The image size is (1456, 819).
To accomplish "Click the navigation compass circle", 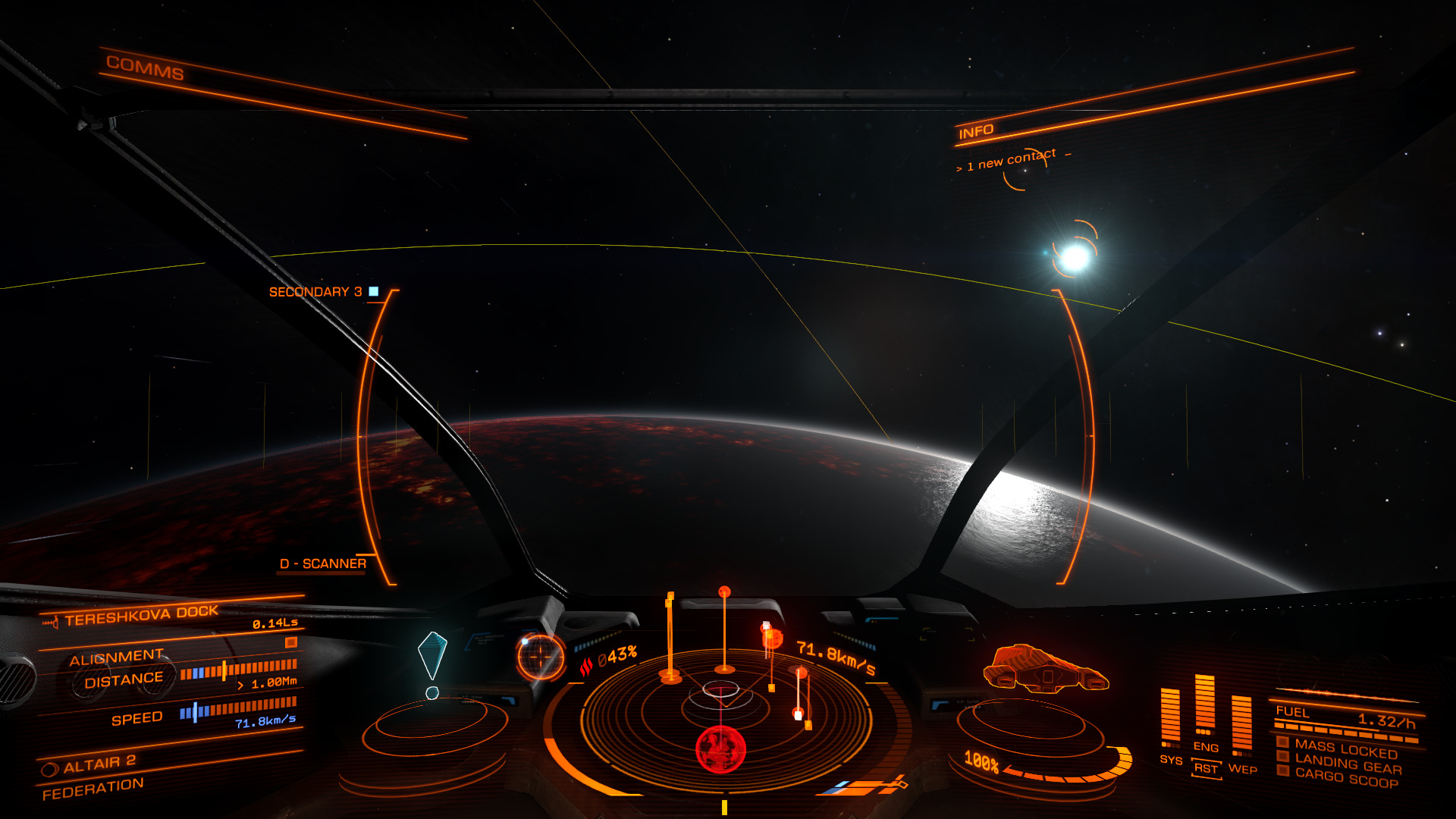I will 541,656.
